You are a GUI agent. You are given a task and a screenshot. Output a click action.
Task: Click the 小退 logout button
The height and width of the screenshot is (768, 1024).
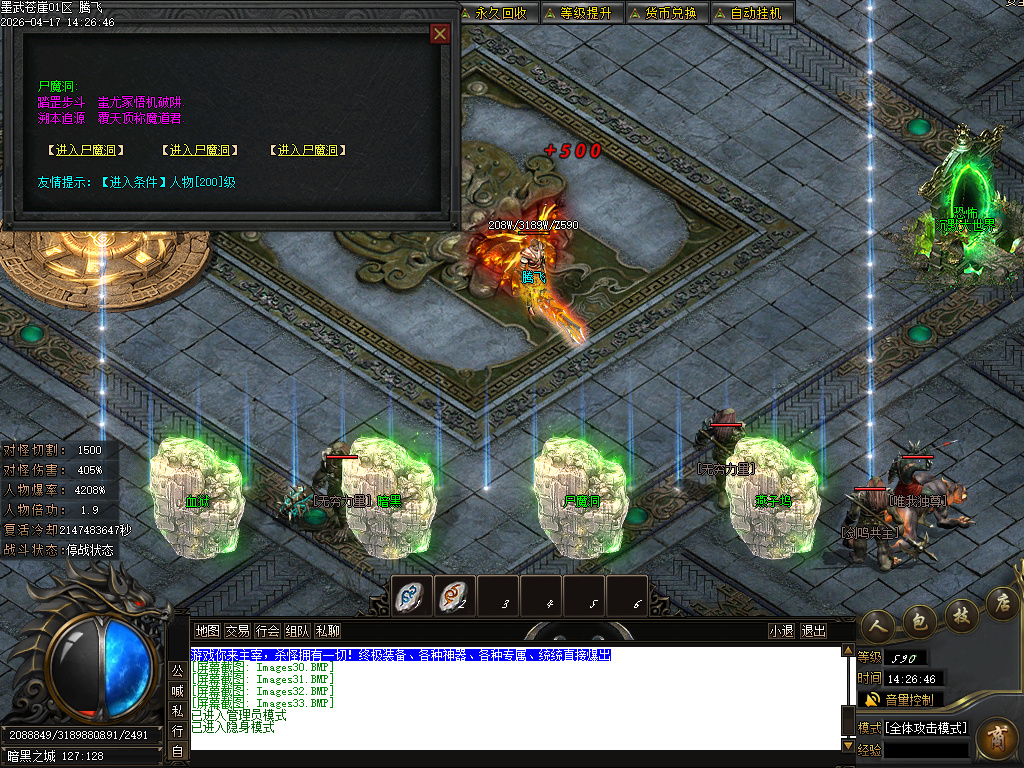point(781,631)
